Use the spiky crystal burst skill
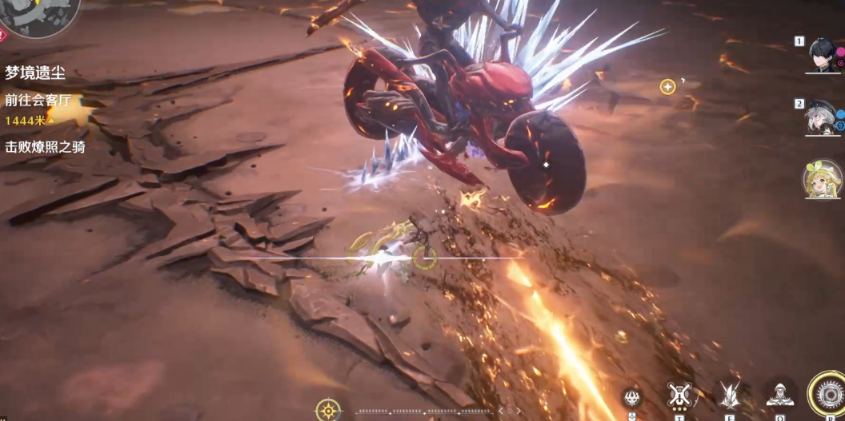The width and height of the screenshot is (845, 421). 730,395
